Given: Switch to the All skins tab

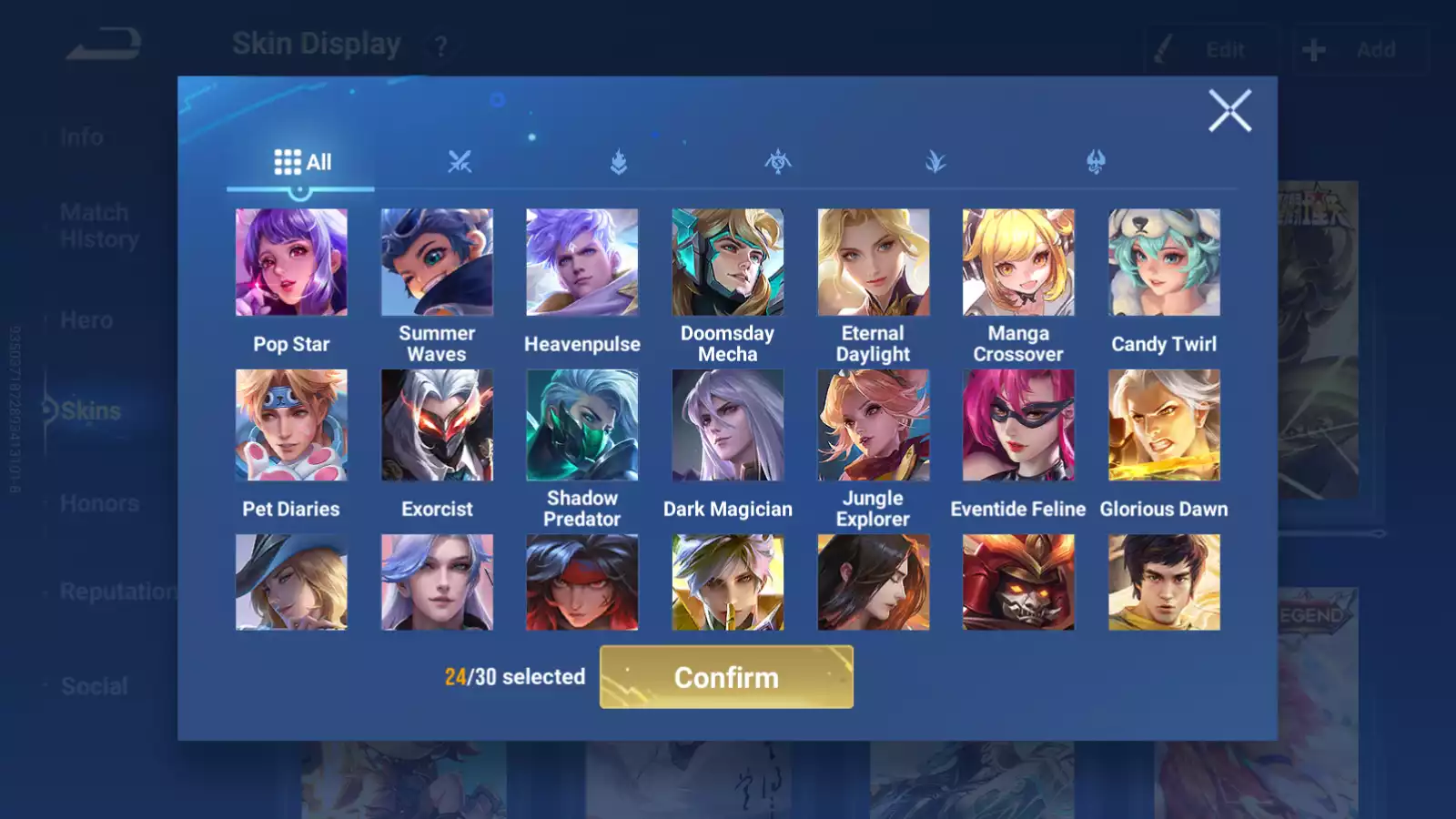Looking at the screenshot, I should click(x=302, y=162).
